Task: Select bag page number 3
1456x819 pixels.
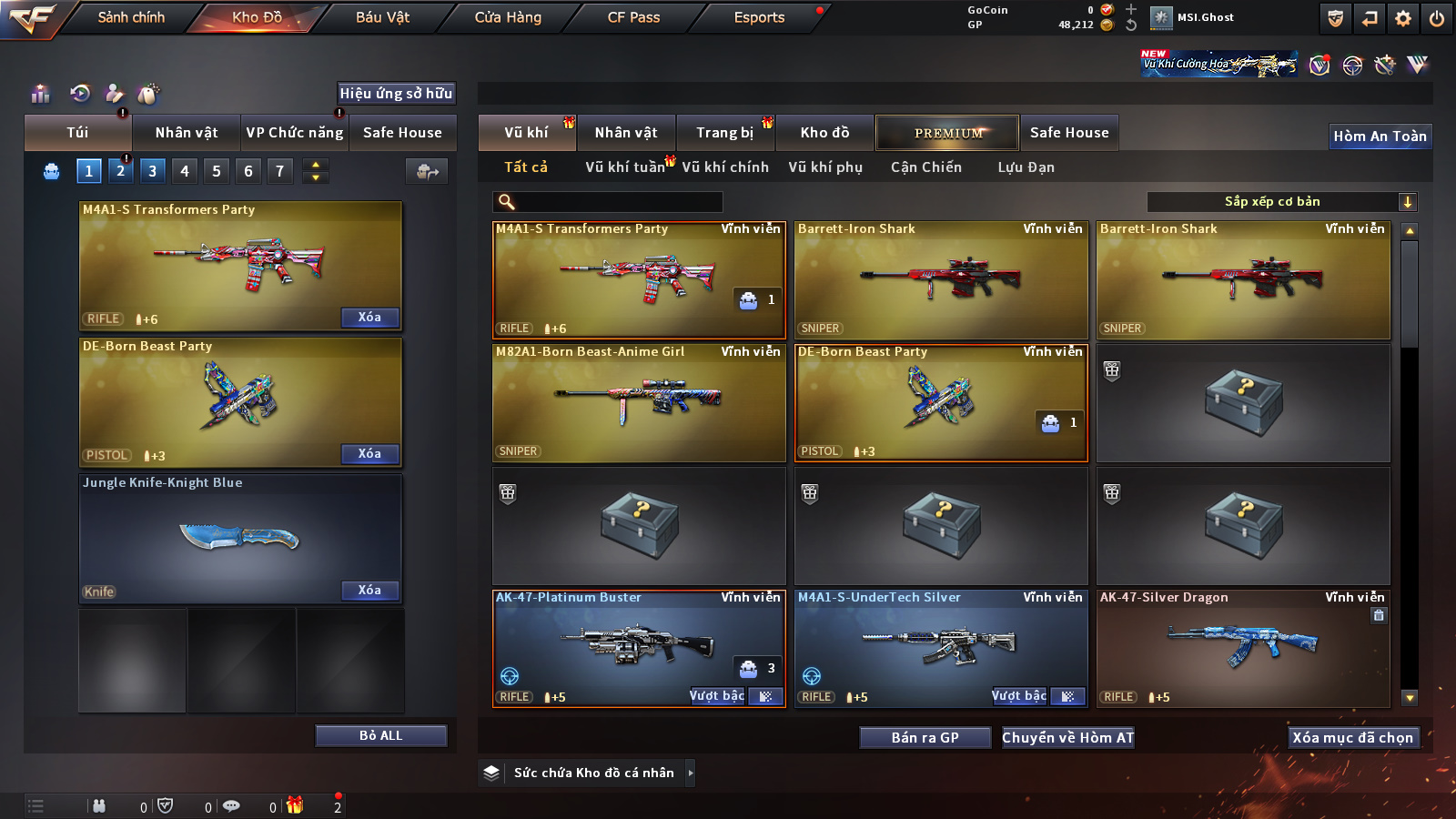Action: 152,171
